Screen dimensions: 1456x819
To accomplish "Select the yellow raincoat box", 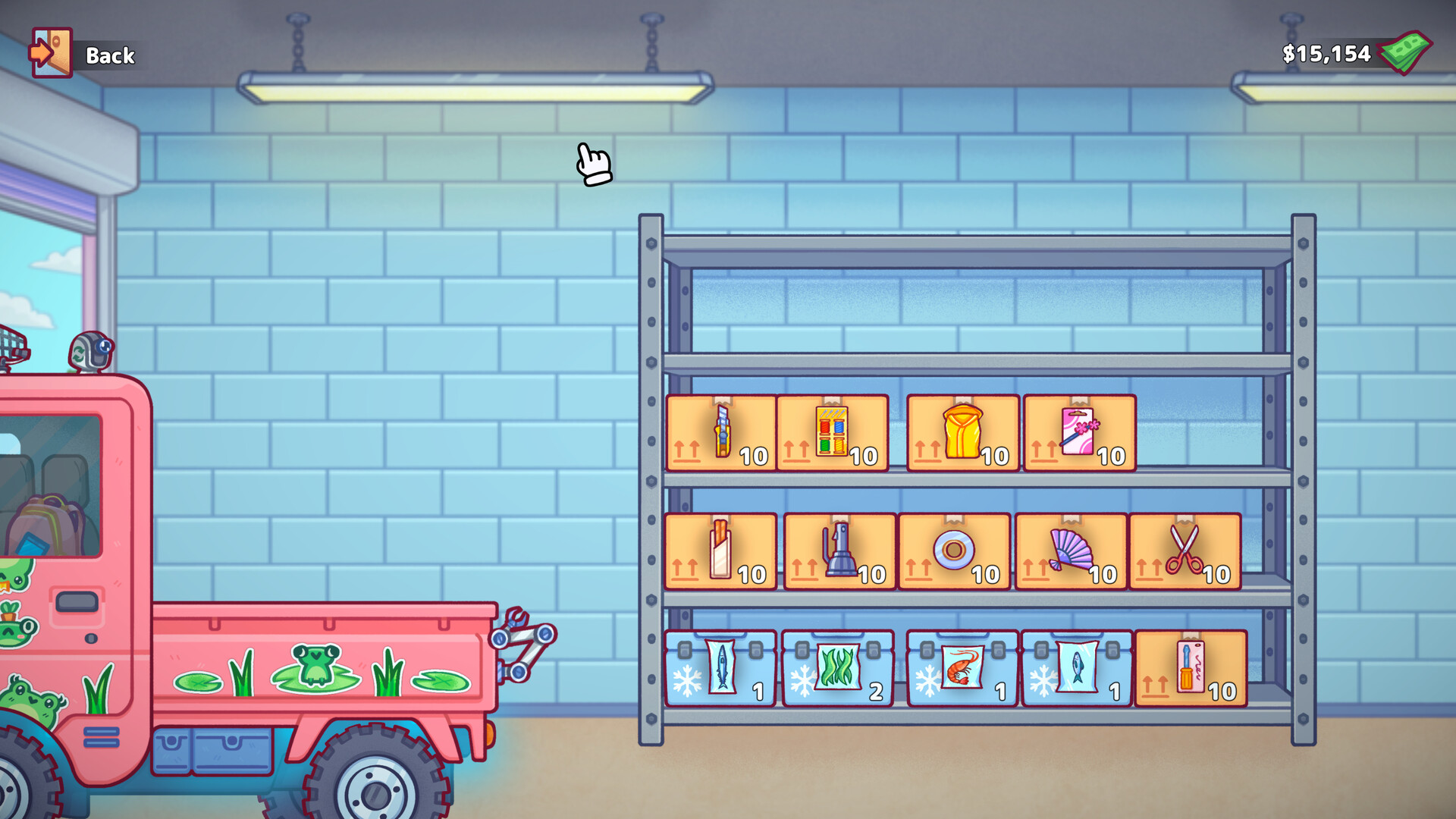I will point(963,433).
